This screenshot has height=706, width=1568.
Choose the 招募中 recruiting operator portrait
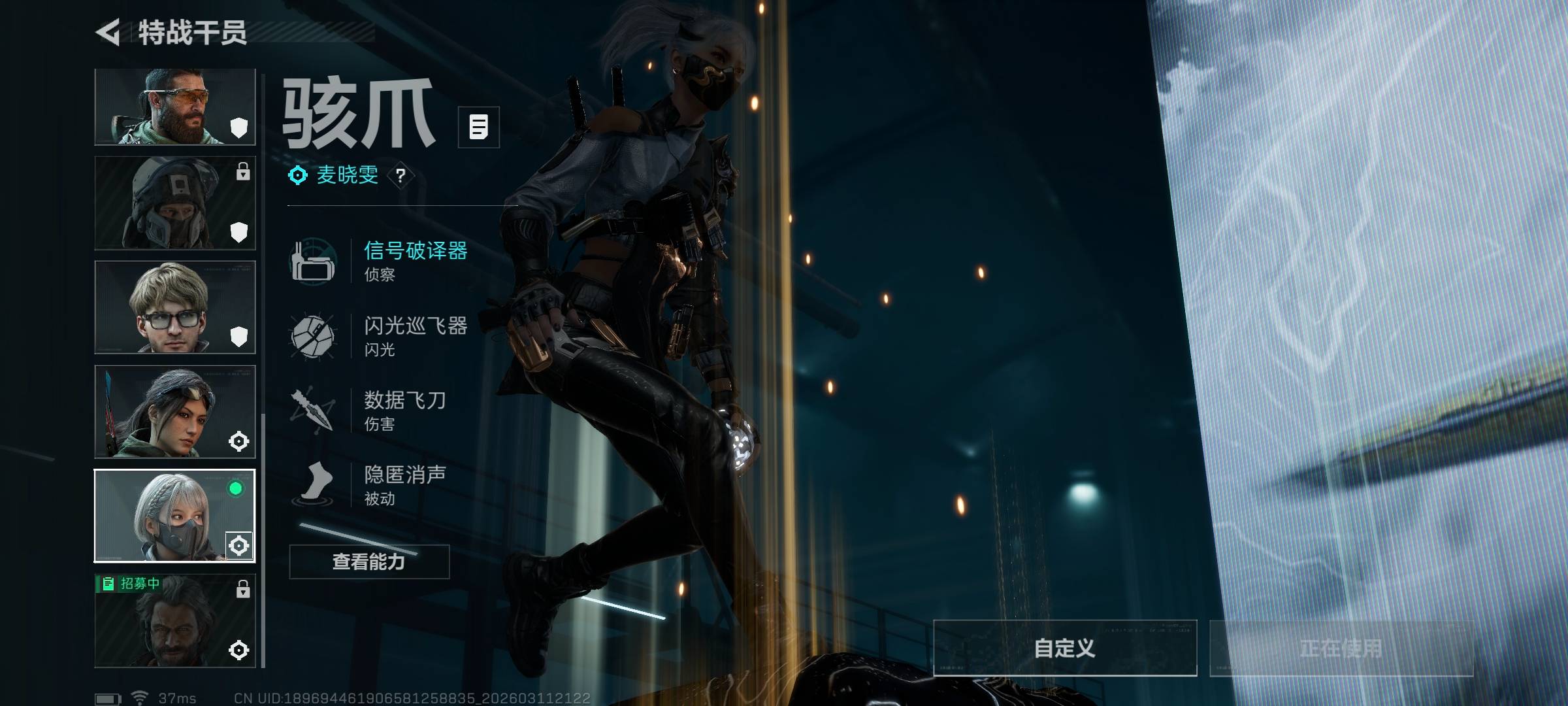tap(174, 621)
